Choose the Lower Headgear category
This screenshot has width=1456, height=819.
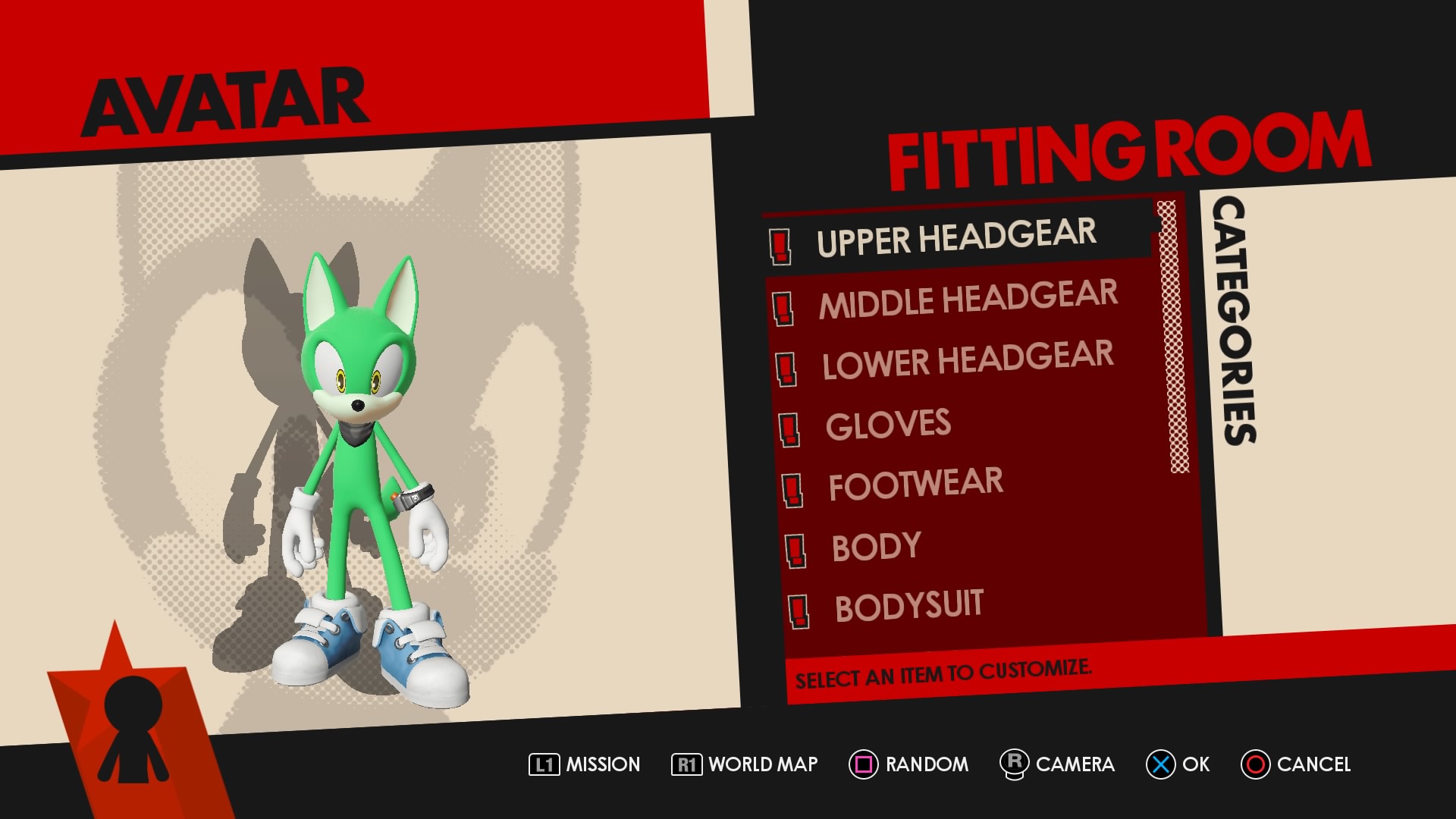968,359
